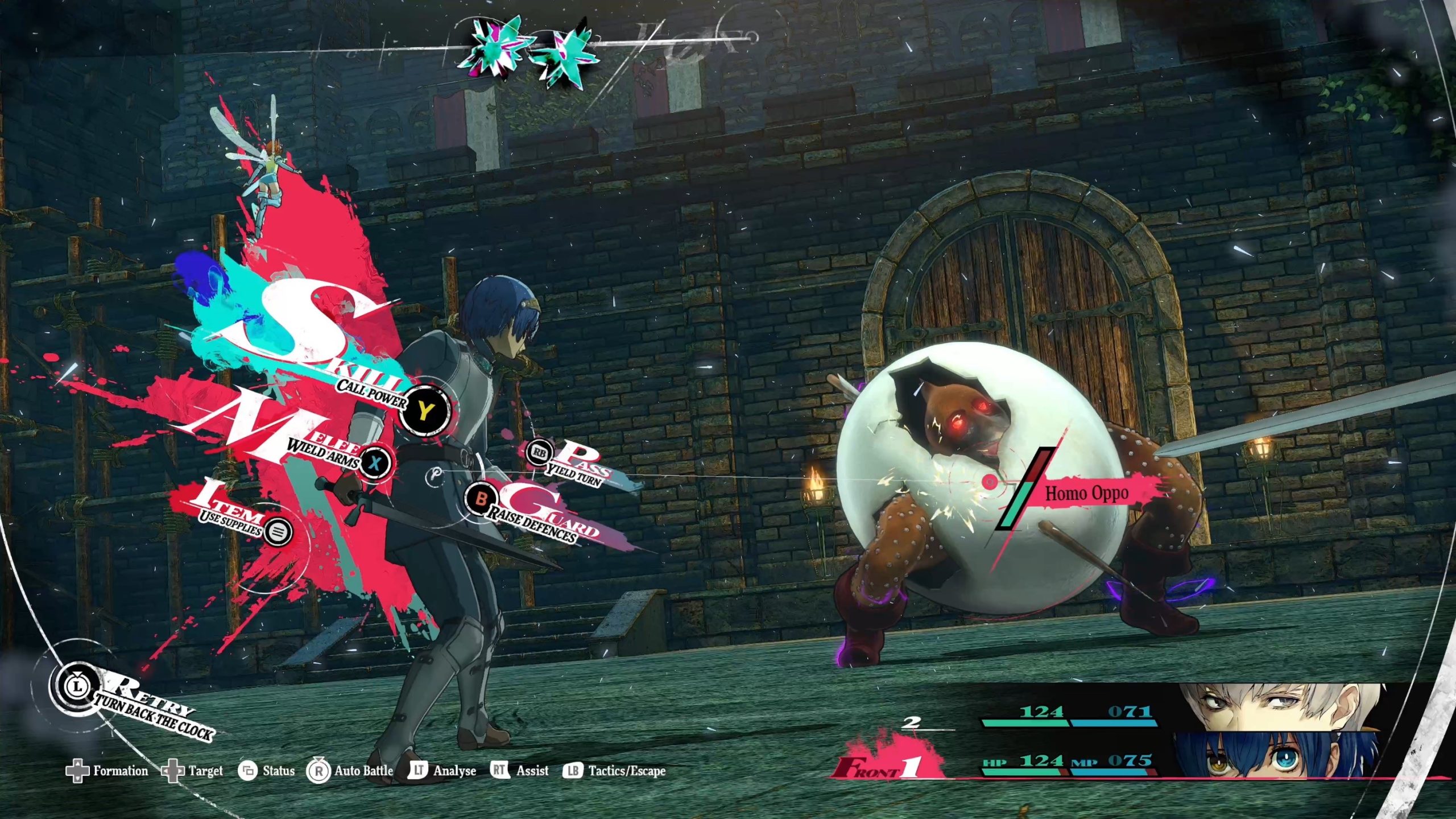Select the Target option
The width and height of the screenshot is (1456, 819).
point(192,771)
